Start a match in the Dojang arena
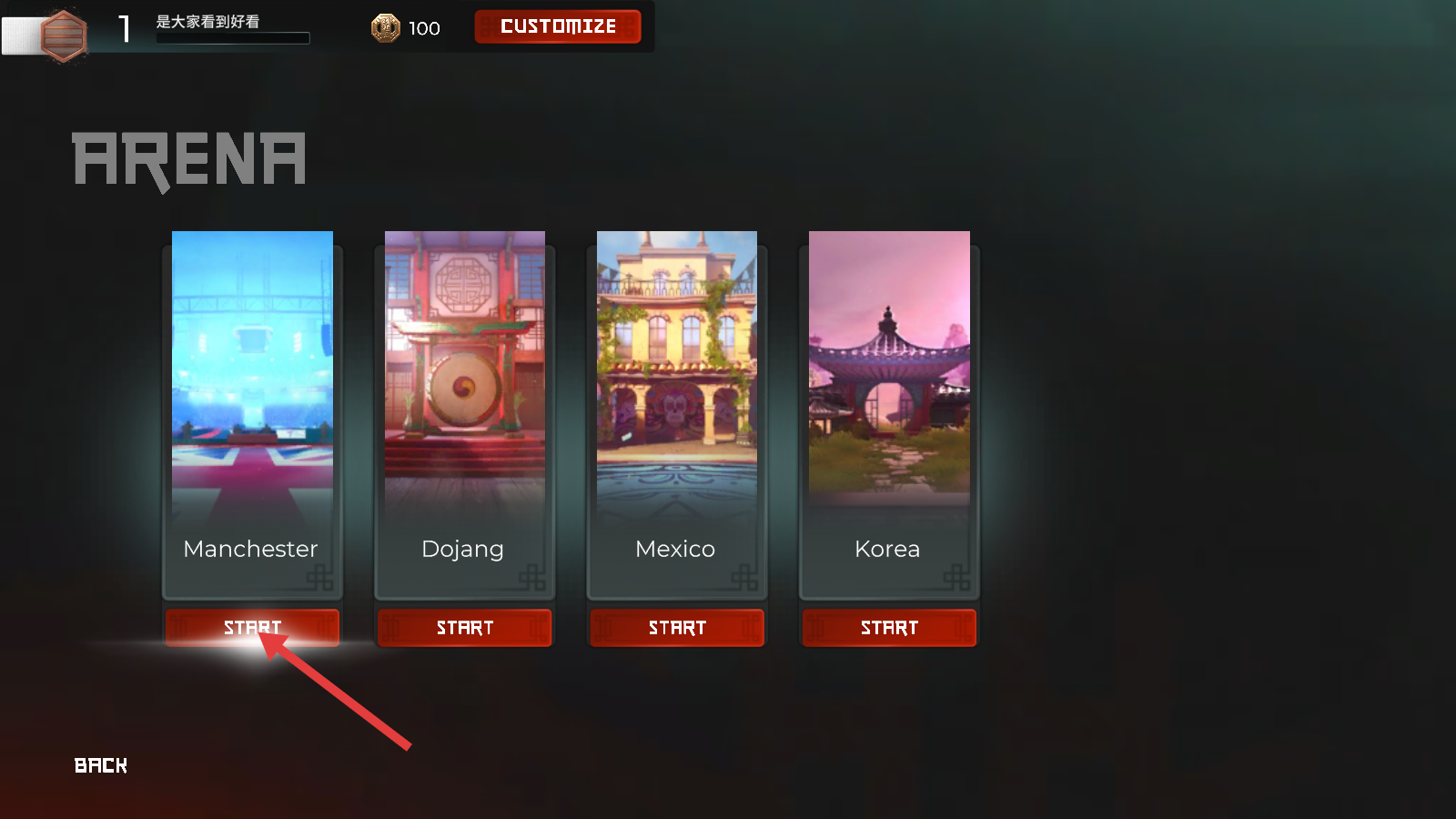 click(464, 628)
